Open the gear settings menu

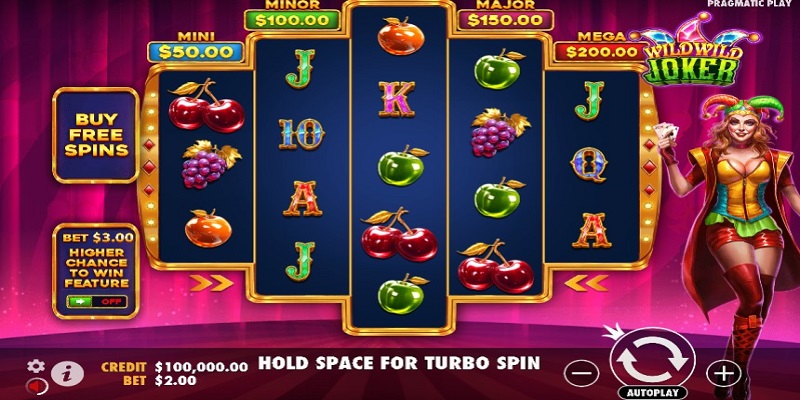[37, 366]
